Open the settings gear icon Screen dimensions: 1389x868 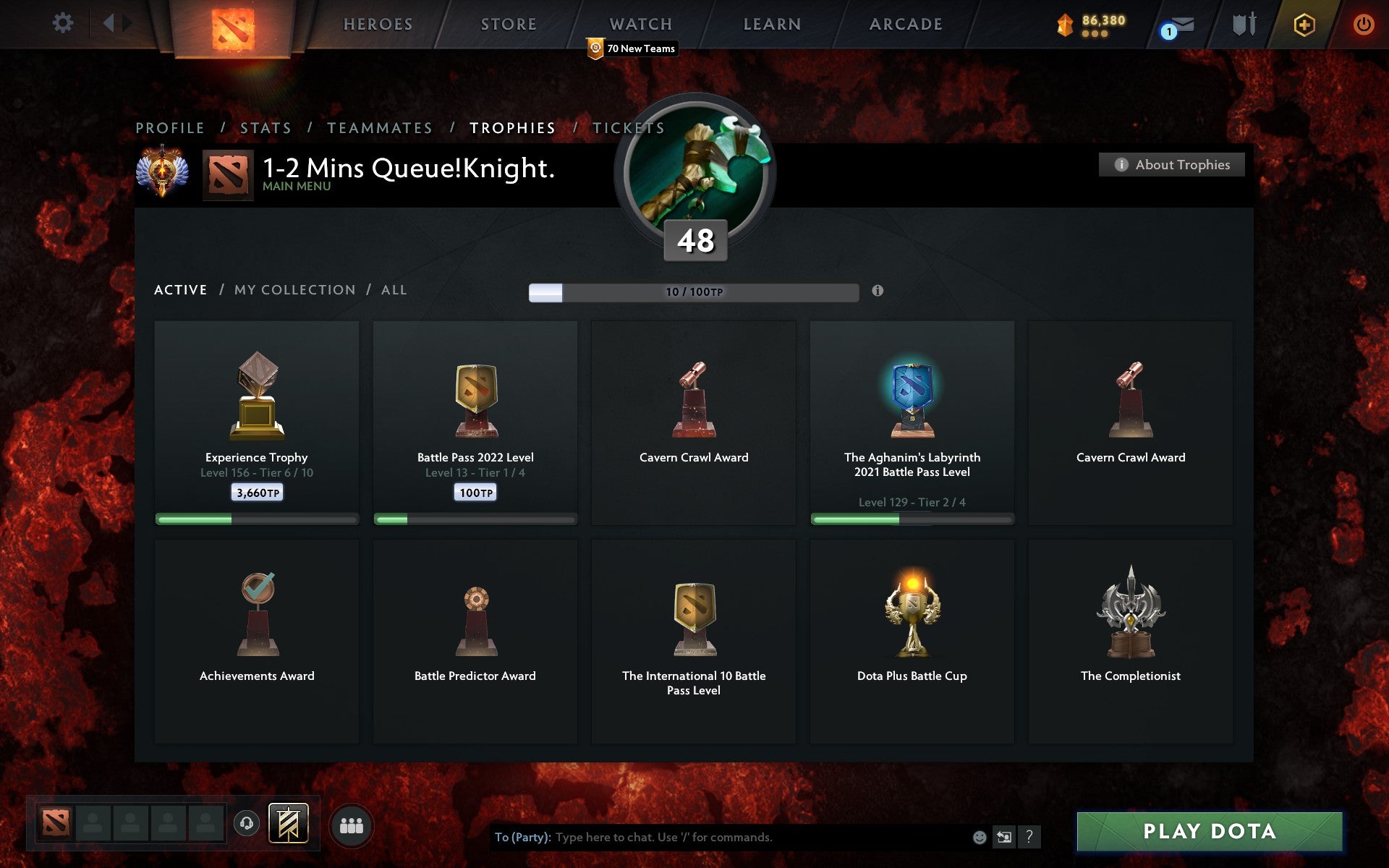point(64,22)
